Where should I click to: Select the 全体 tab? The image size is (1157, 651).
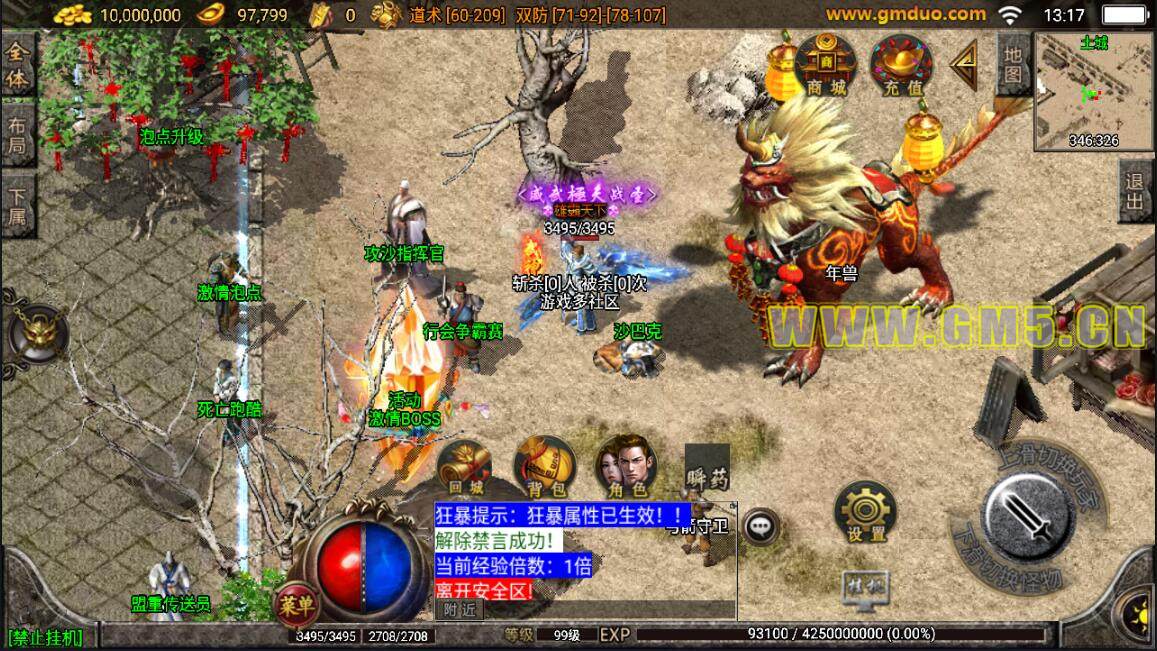click(18, 65)
